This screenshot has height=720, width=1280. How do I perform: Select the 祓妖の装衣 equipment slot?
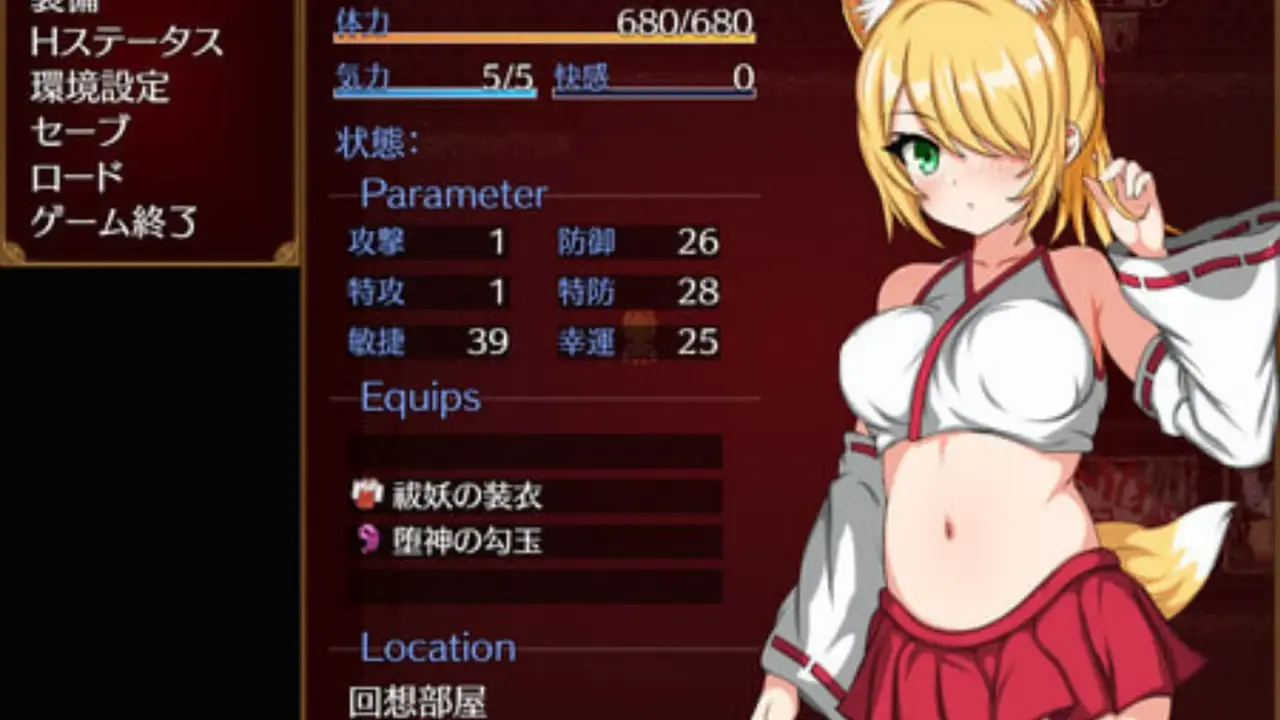click(x=534, y=496)
